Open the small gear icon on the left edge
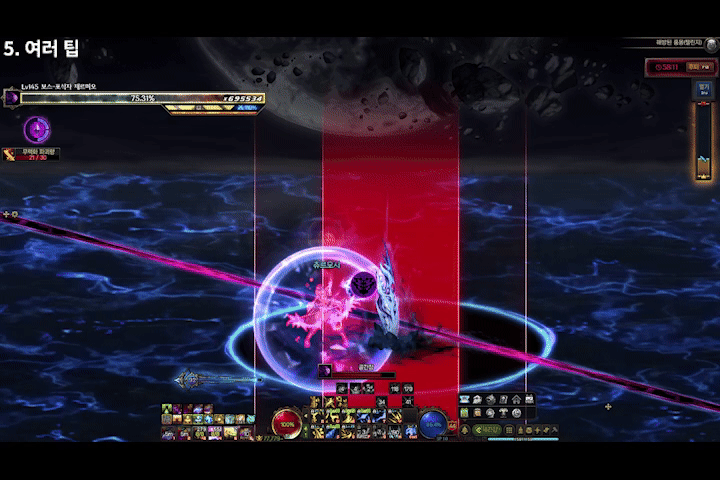 (x=14, y=214)
